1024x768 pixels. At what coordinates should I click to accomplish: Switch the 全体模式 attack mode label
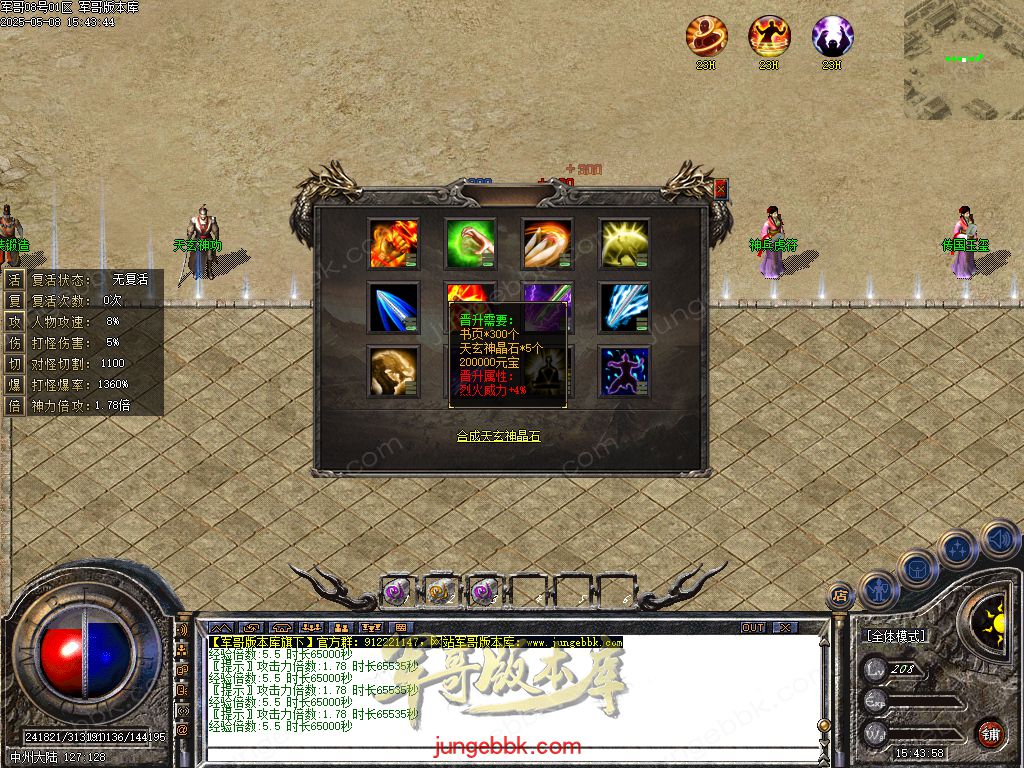[895, 636]
